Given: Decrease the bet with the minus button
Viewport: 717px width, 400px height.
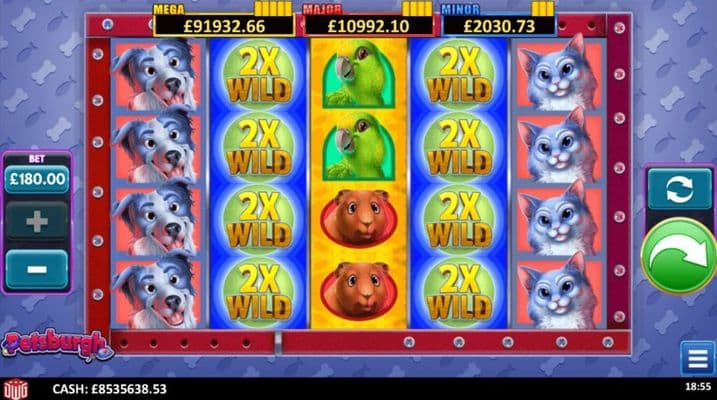Looking at the screenshot, I should coord(37,268).
